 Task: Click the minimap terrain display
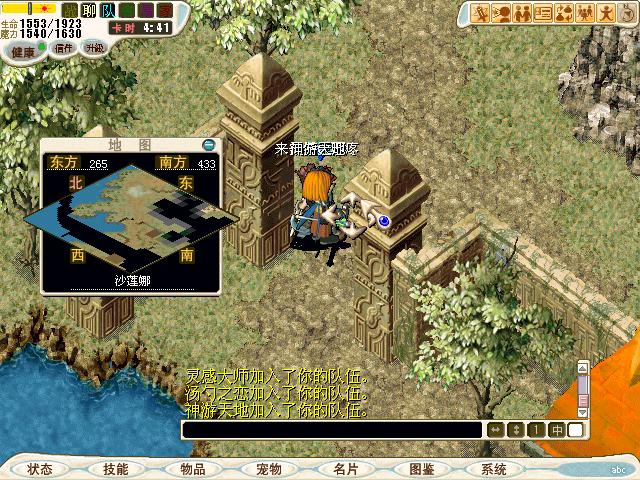pos(130,212)
